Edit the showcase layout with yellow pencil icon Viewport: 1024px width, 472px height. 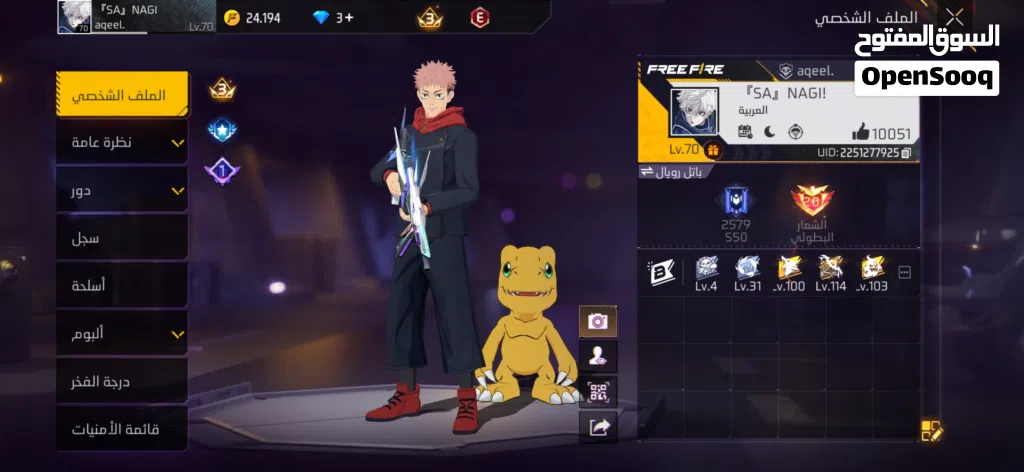[x=932, y=431]
